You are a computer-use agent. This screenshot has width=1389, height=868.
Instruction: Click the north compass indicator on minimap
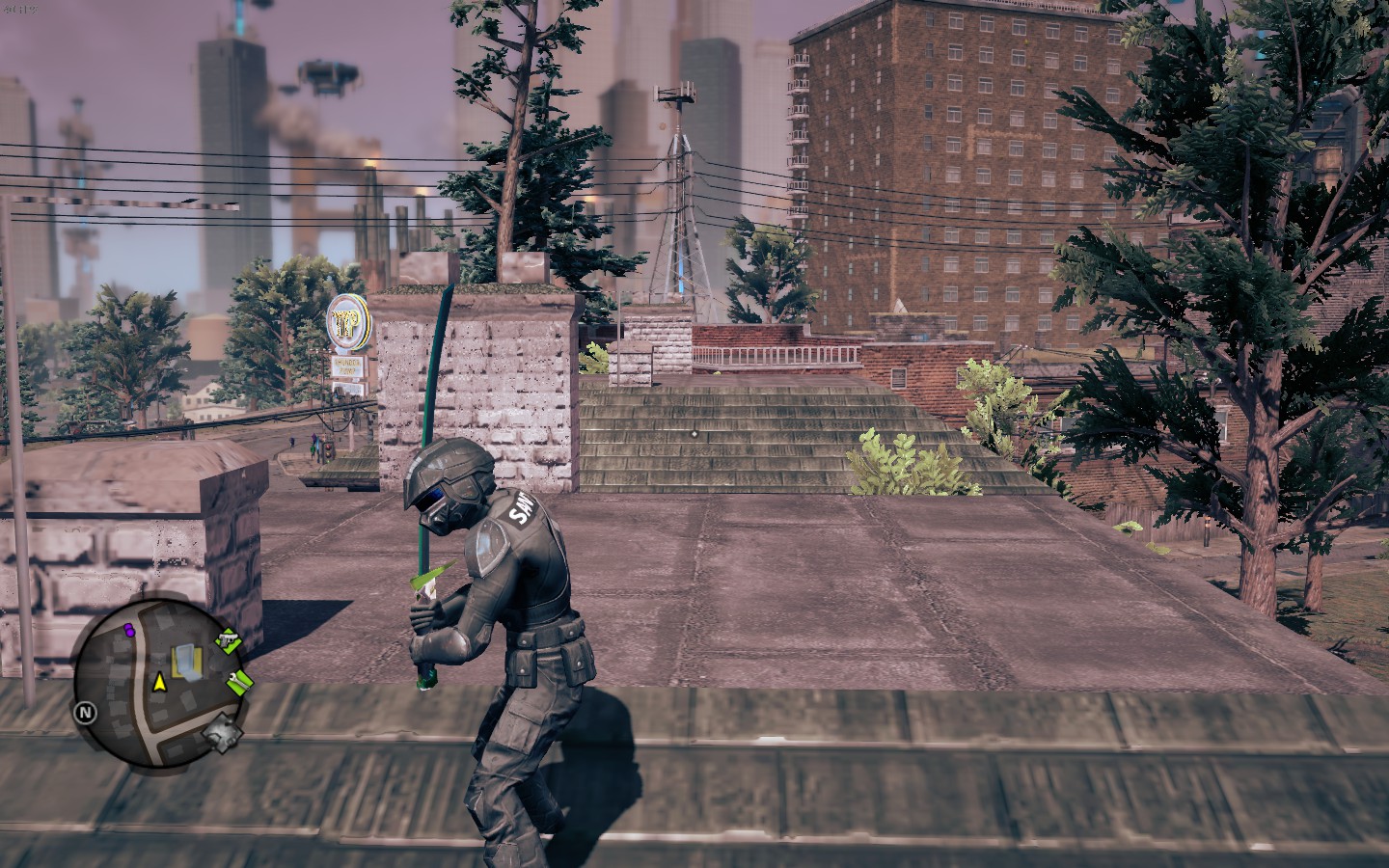[86, 713]
